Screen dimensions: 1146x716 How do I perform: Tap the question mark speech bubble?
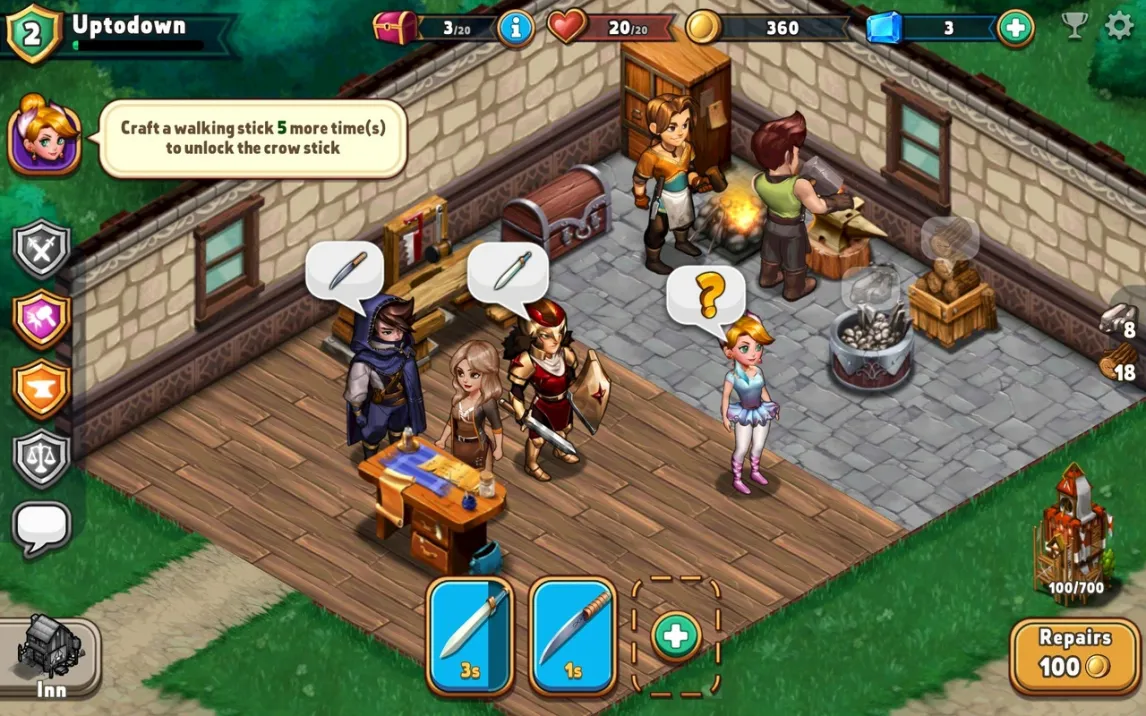tap(708, 295)
